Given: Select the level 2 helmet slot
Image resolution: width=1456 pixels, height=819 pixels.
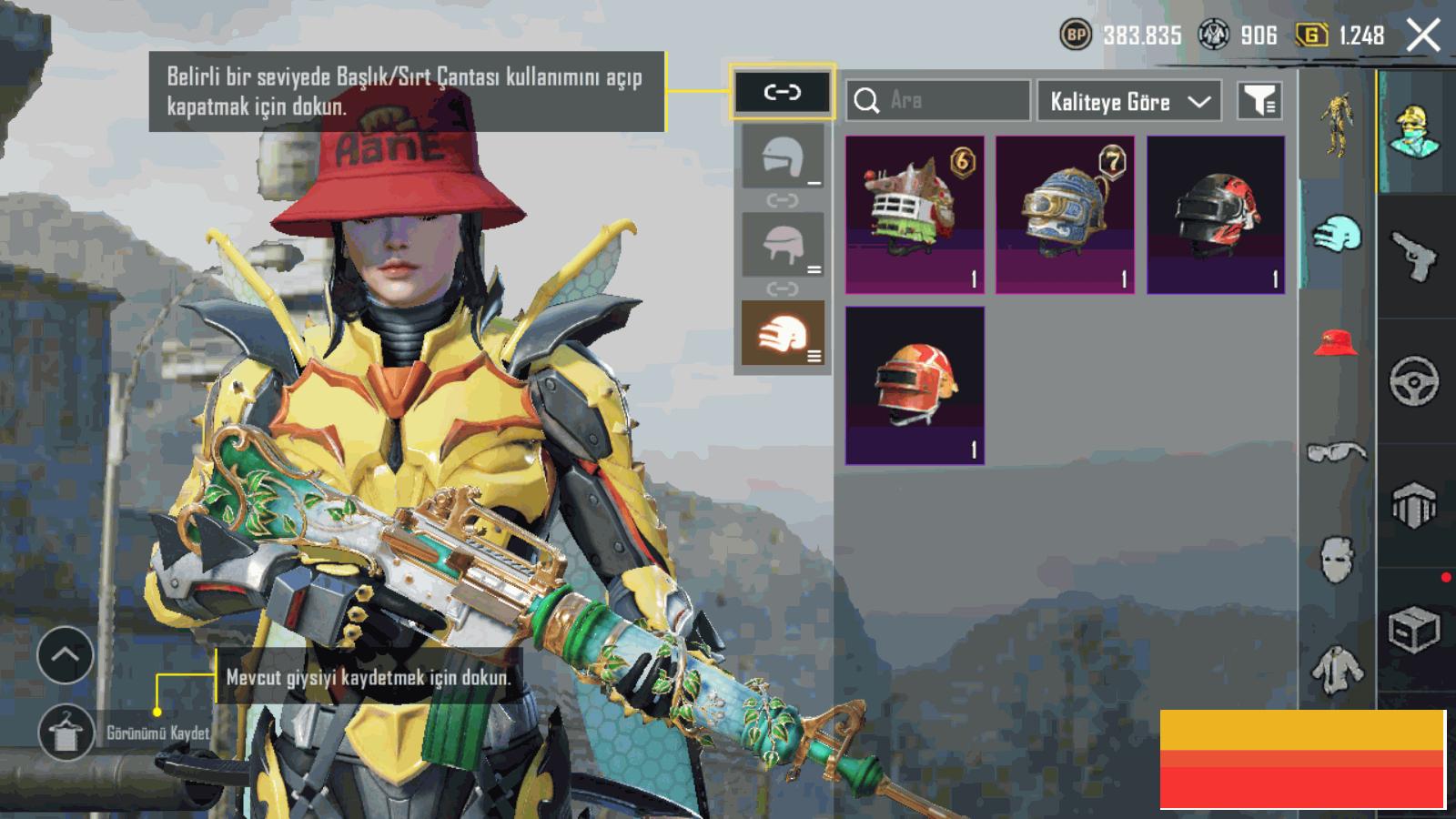Looking at the screenshot, I should [783, 244].
